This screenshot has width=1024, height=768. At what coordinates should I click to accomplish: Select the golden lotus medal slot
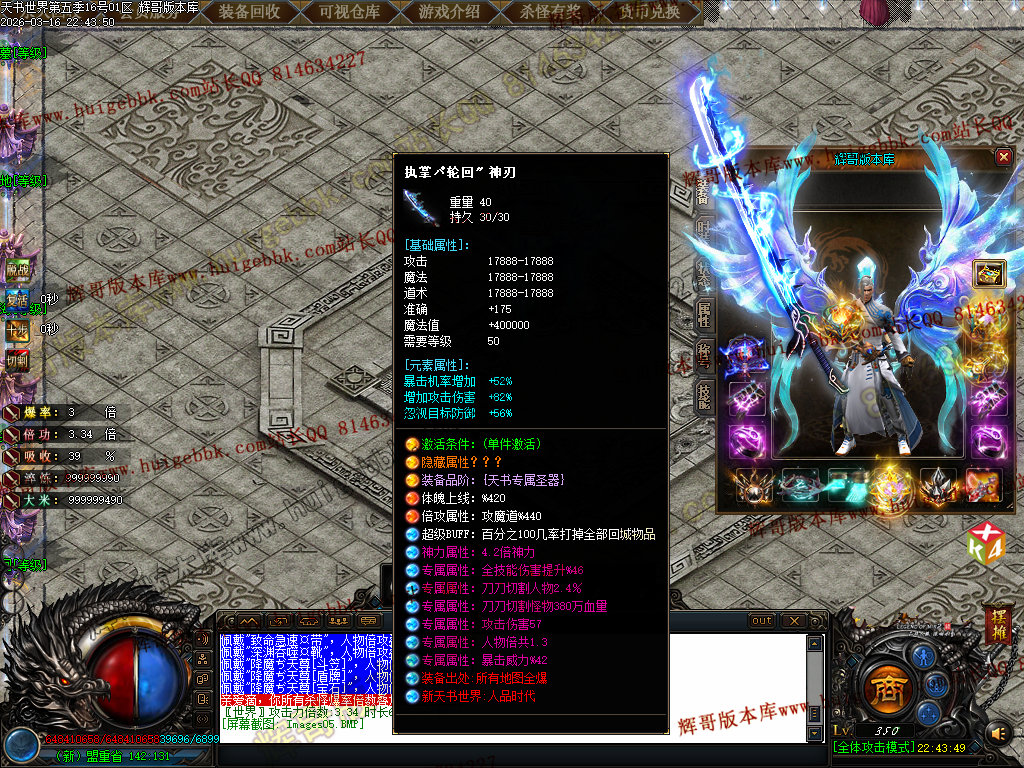892,486
